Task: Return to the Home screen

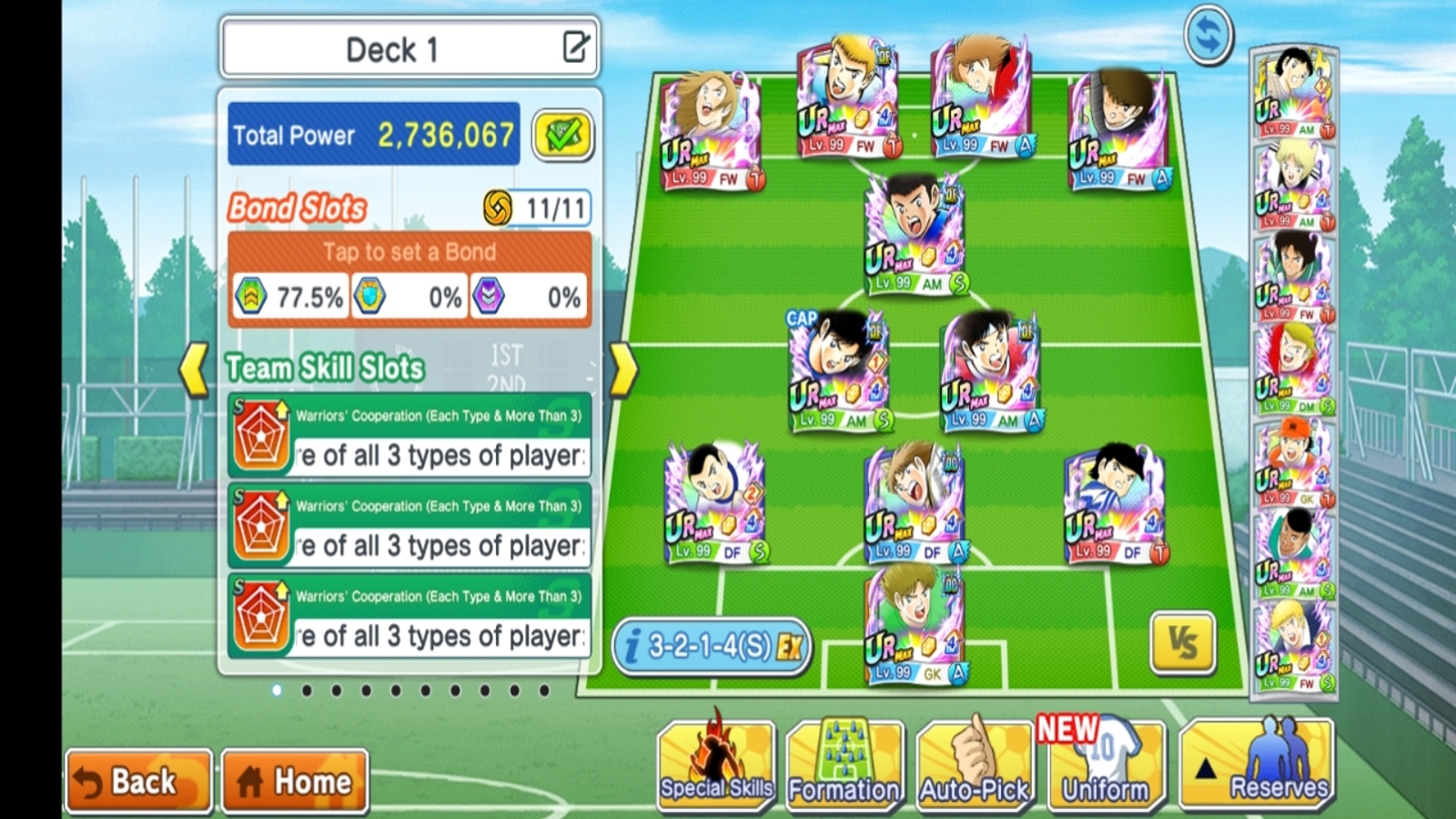Action: pyautogui.click(x=295, y=781)
